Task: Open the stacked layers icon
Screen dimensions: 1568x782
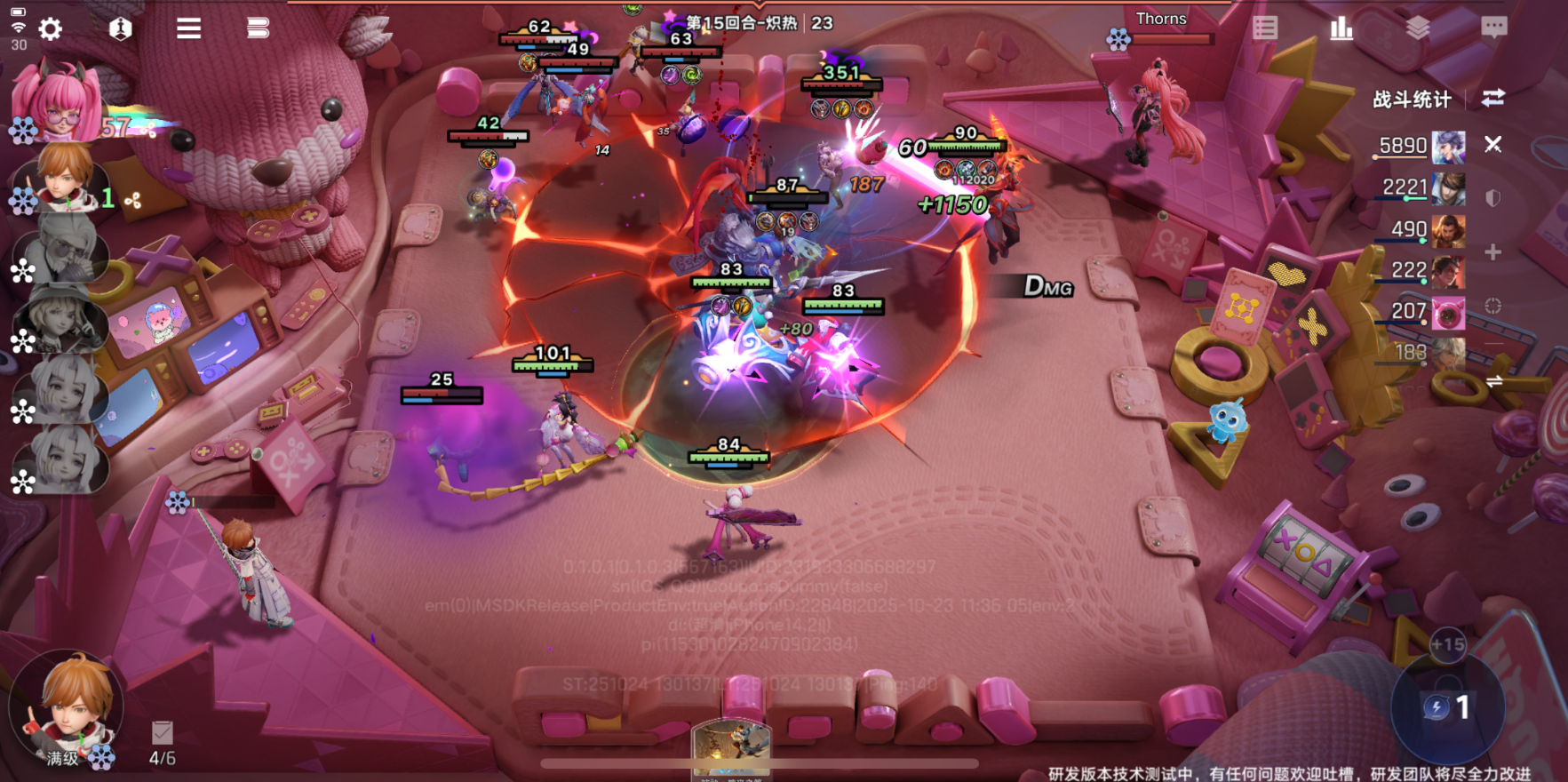Action: point(1418,28)
